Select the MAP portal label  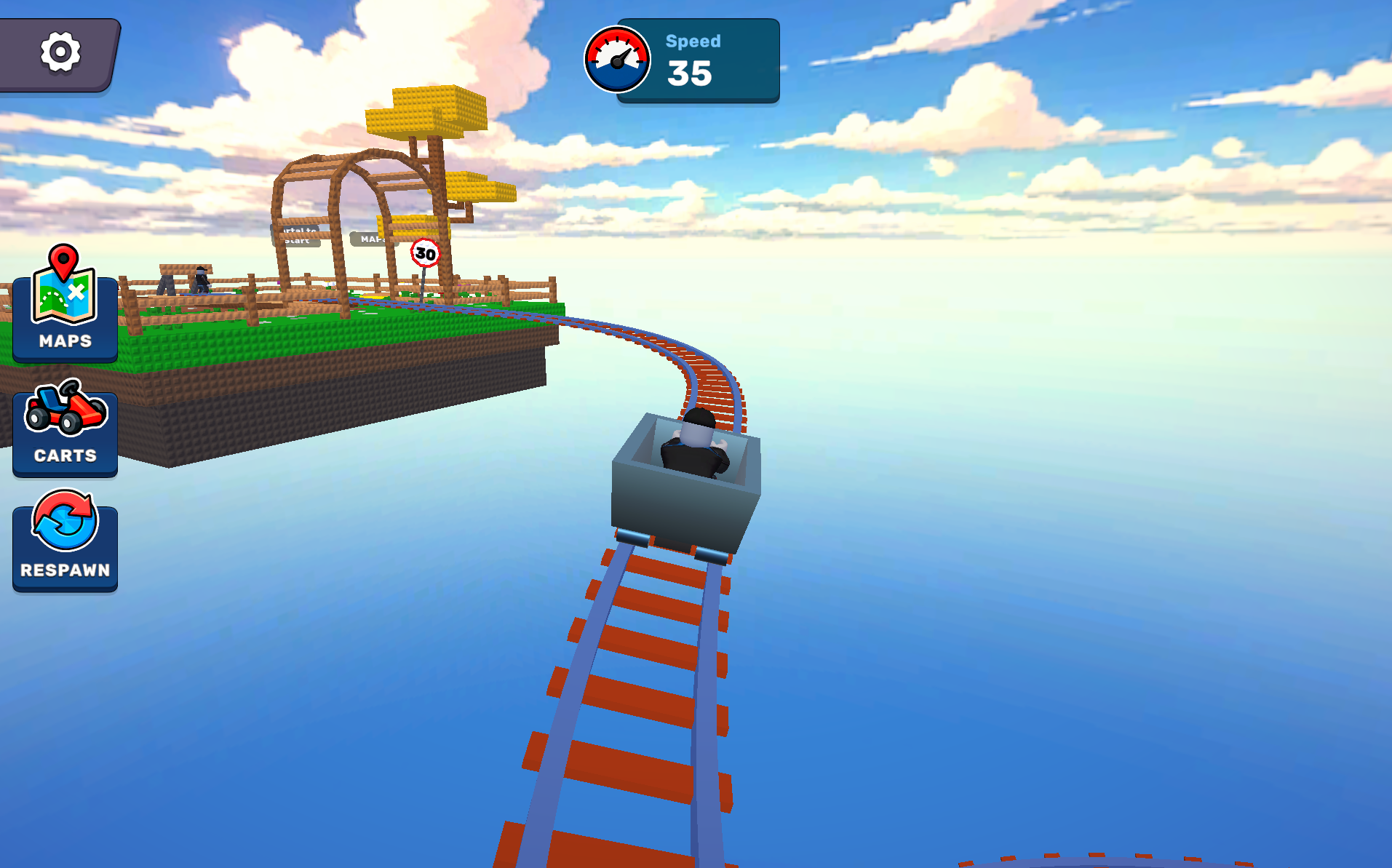pos(371,238)
